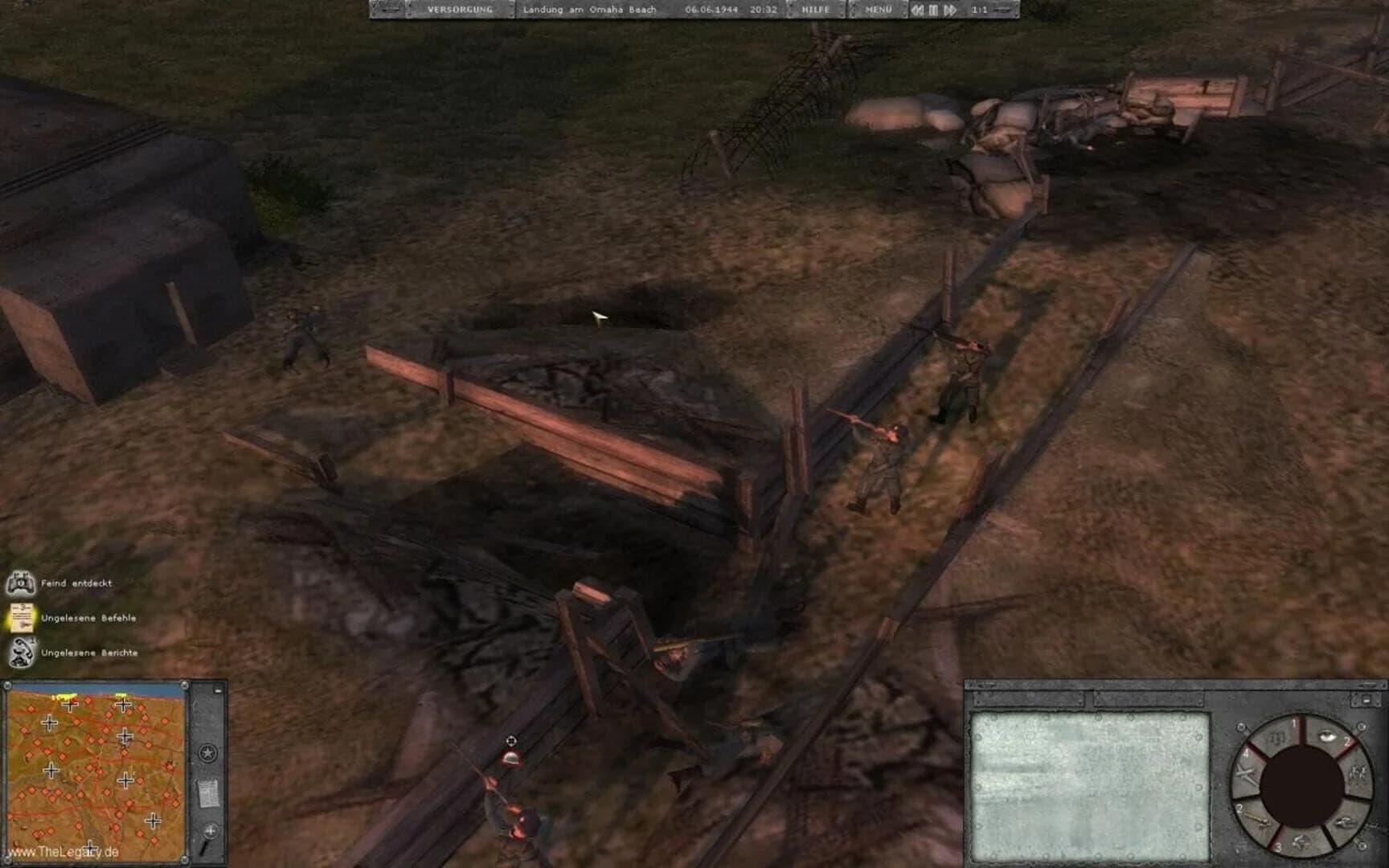The height and width of the screenshot is (868, 1389).
Task: Click the star emblem beside the minimap
Action: coord(208,752)
